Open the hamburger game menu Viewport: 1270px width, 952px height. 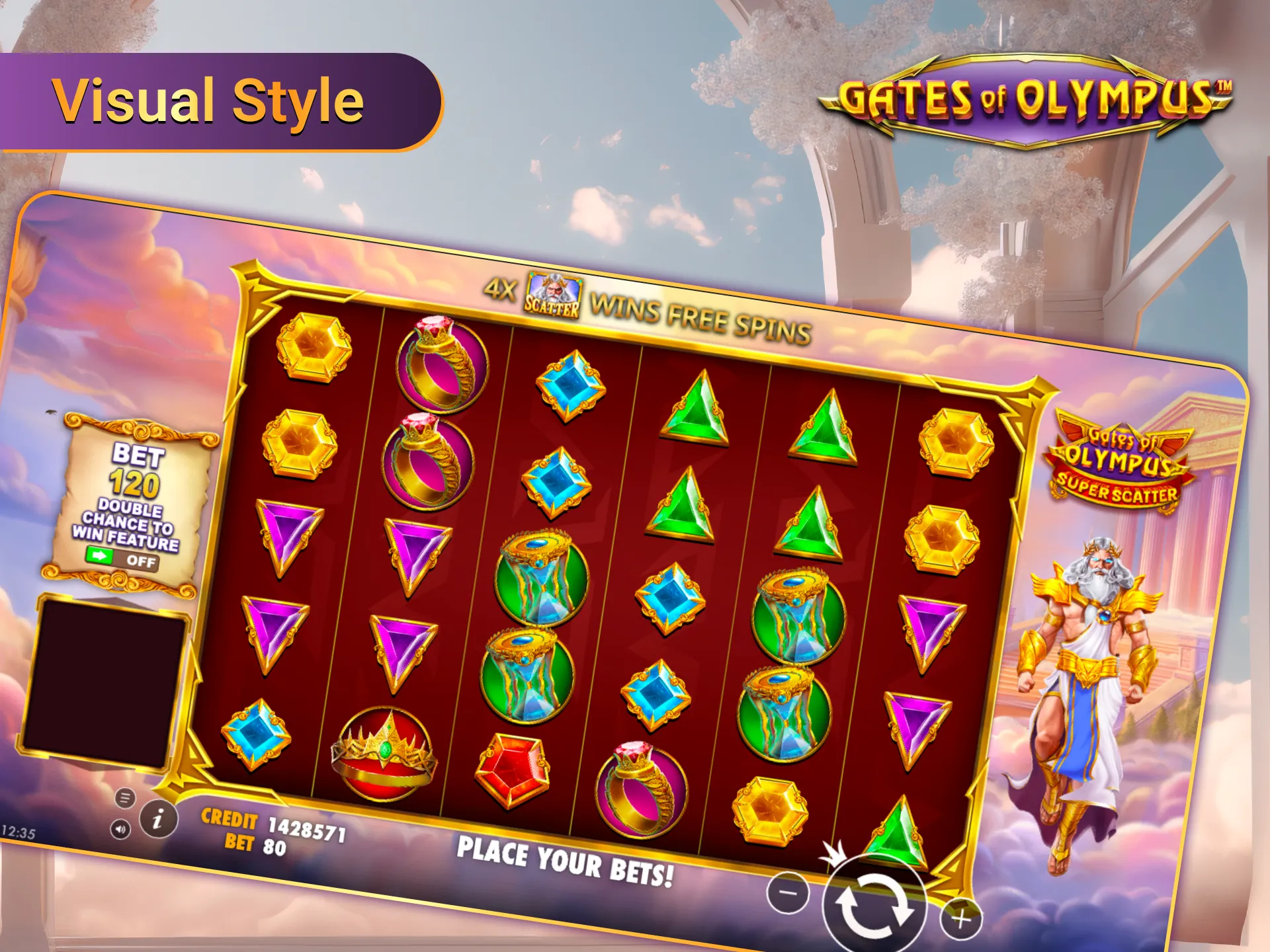pos(124,797)
